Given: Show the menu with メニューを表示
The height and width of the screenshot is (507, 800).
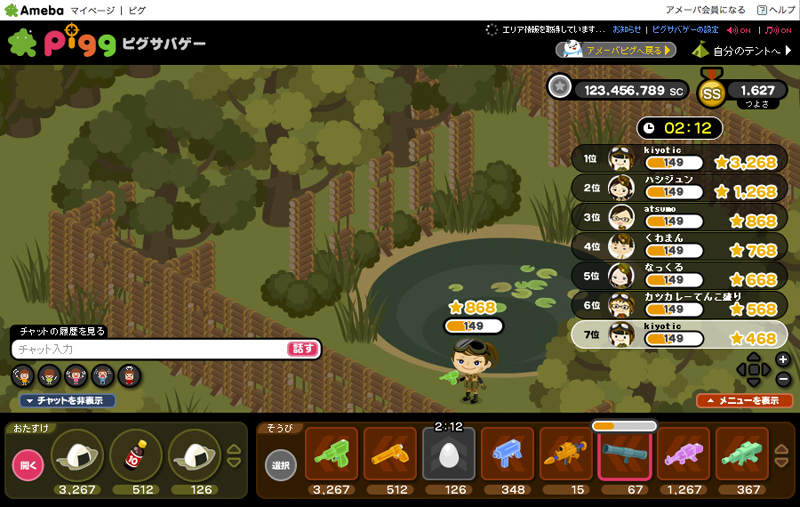Looking at the screenshot, I should [737, 400].
